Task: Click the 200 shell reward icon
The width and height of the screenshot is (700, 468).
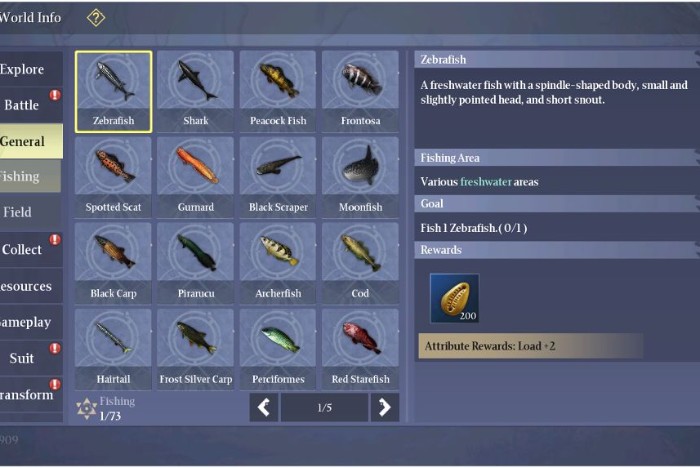Action: 454,298
